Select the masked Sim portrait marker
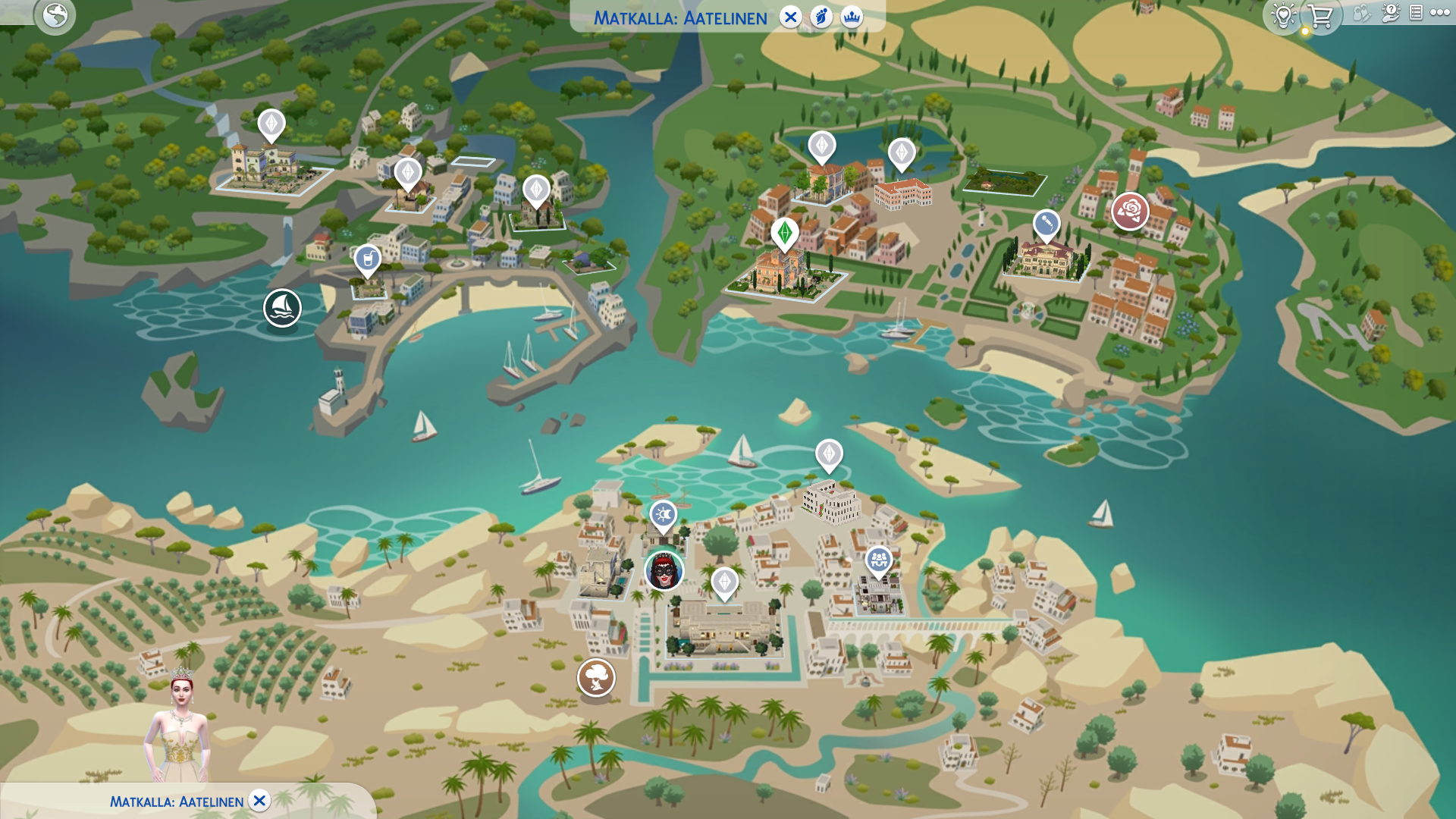The width and height of the screenshot is (1456, 819). click(x=664, y=571)
